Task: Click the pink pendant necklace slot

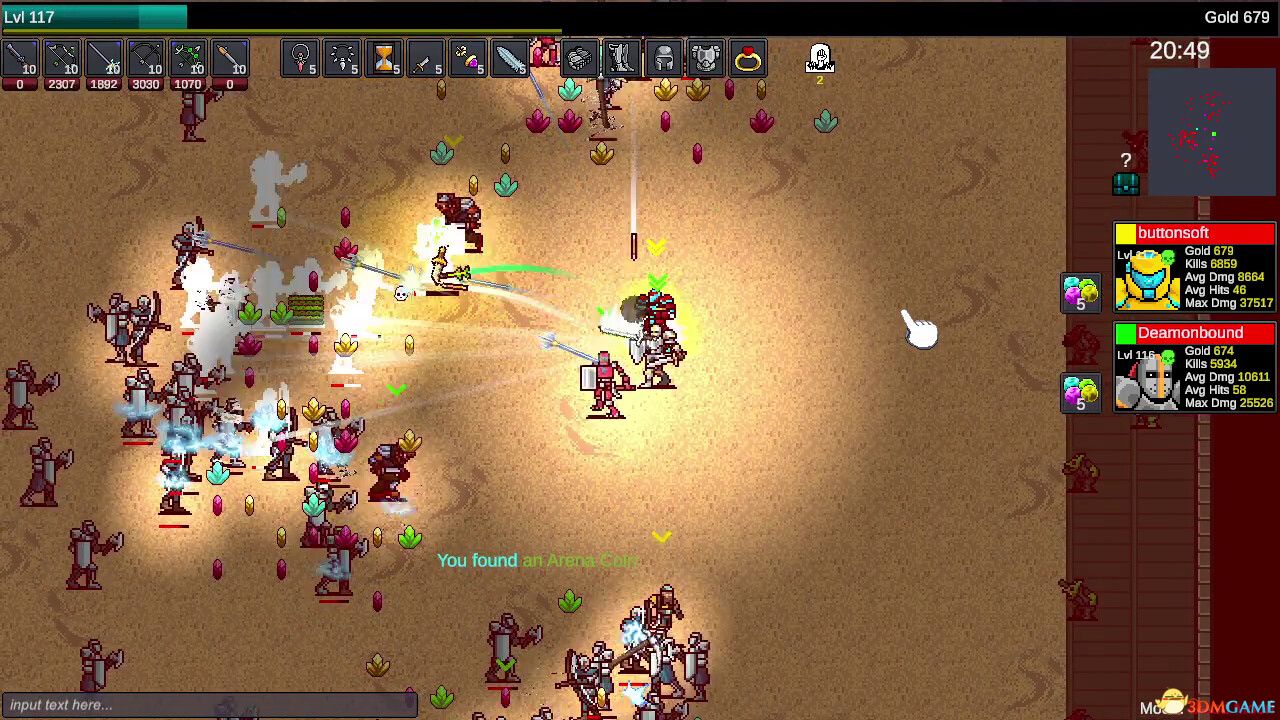Action: pos(301,60)
